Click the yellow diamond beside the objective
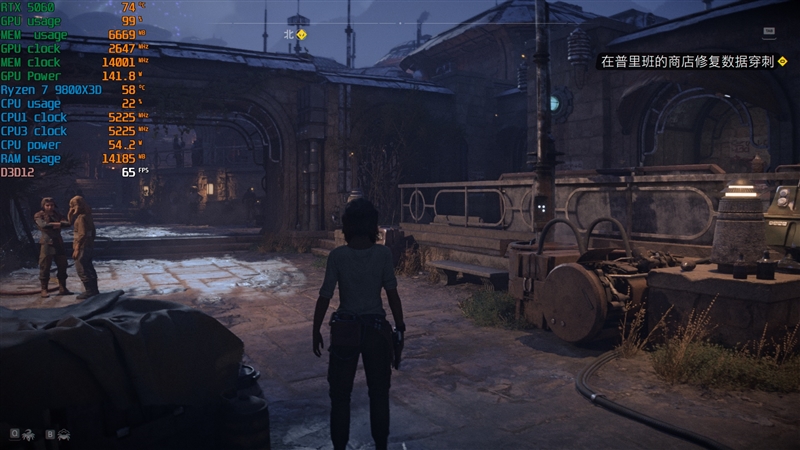This screenshot has width=800, height=450. pos(782,62)
